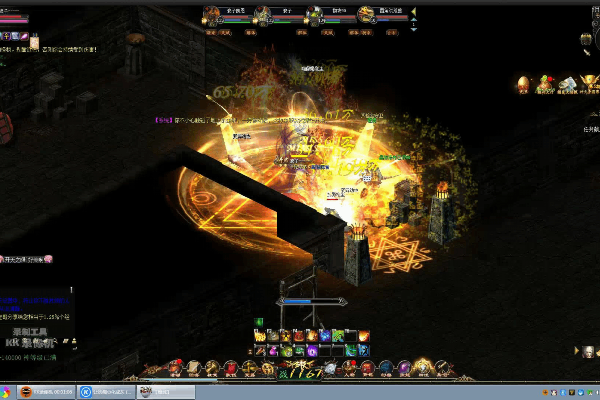The height and width of the screenshot is (400, 600).
Task: Activate the yellow fist skill slot
Action: pos(286,336)
